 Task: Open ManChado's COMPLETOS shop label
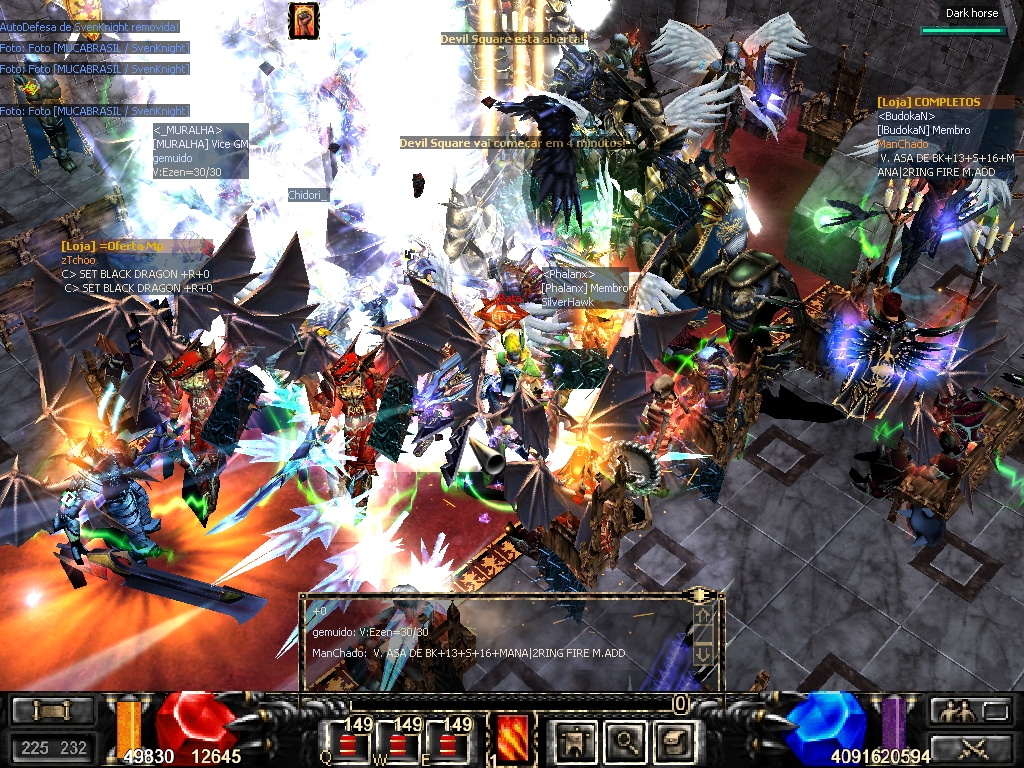pyautogui.click(x=929, y=102)
